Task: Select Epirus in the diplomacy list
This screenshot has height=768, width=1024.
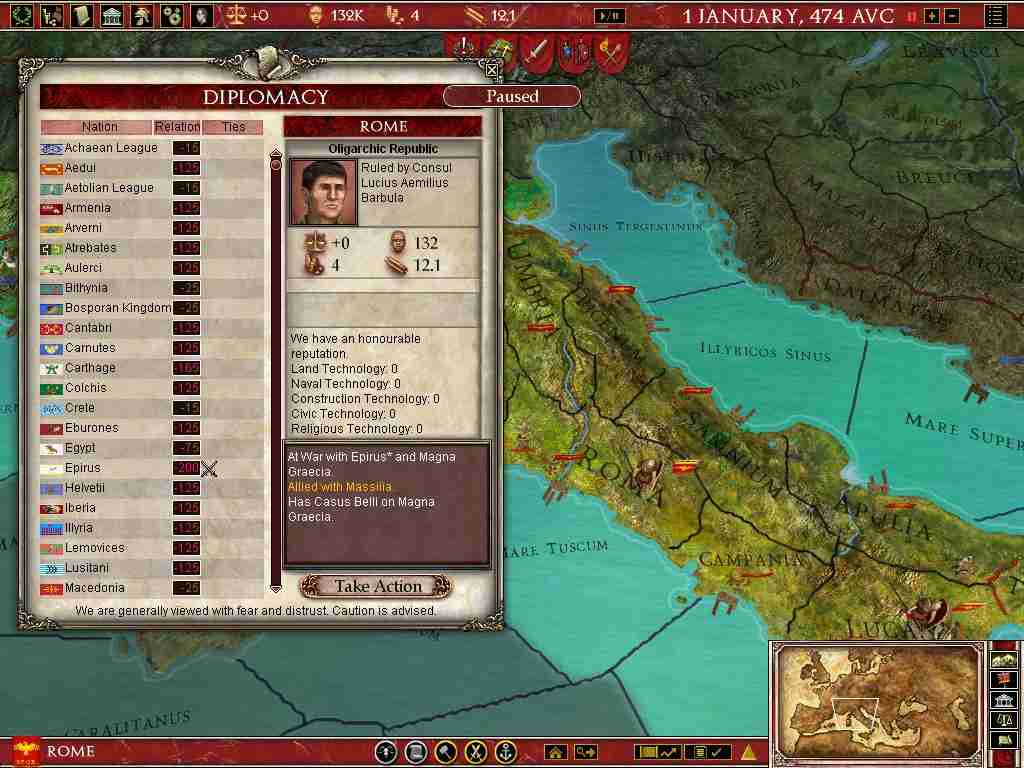Action: (82, 468)
